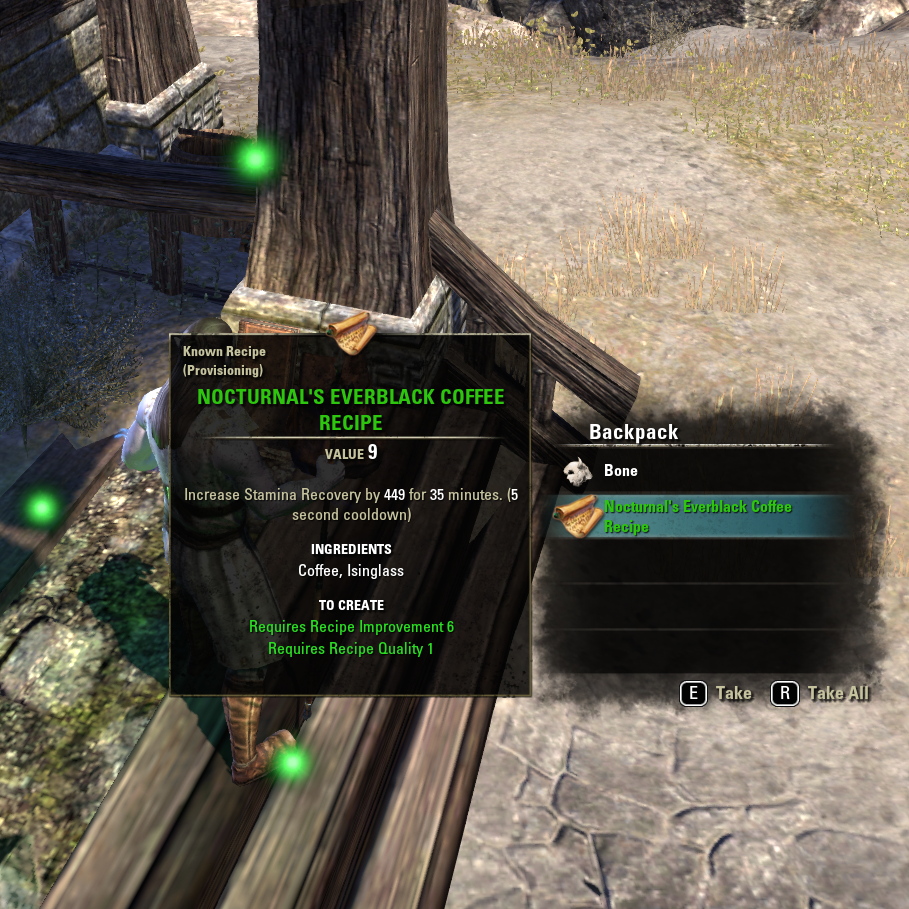909x909 pixels.
Task: Select the Bone item in Backpack
Action: 620,471
